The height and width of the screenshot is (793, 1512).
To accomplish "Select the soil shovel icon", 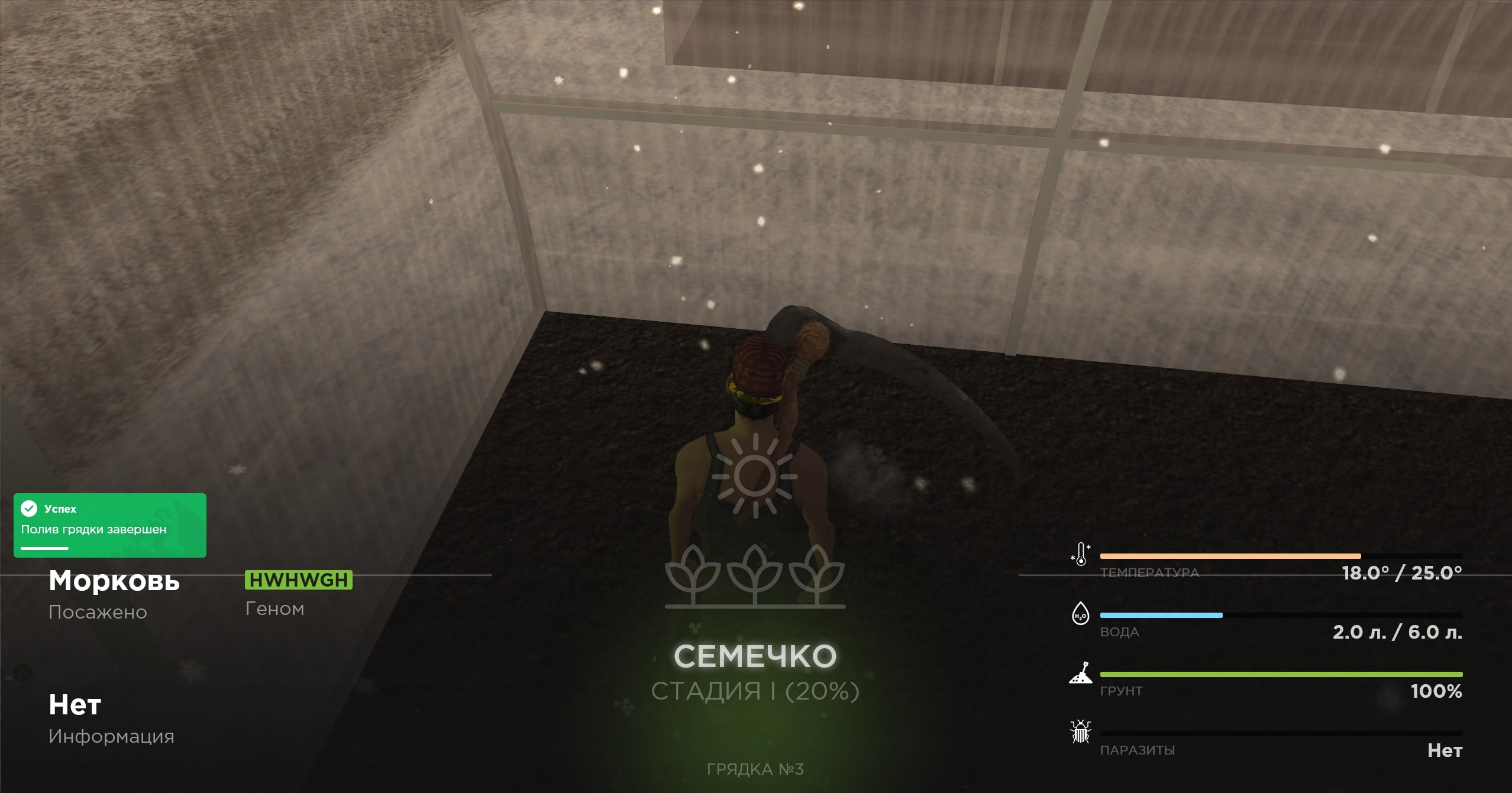I will [x=1081, y=673].
